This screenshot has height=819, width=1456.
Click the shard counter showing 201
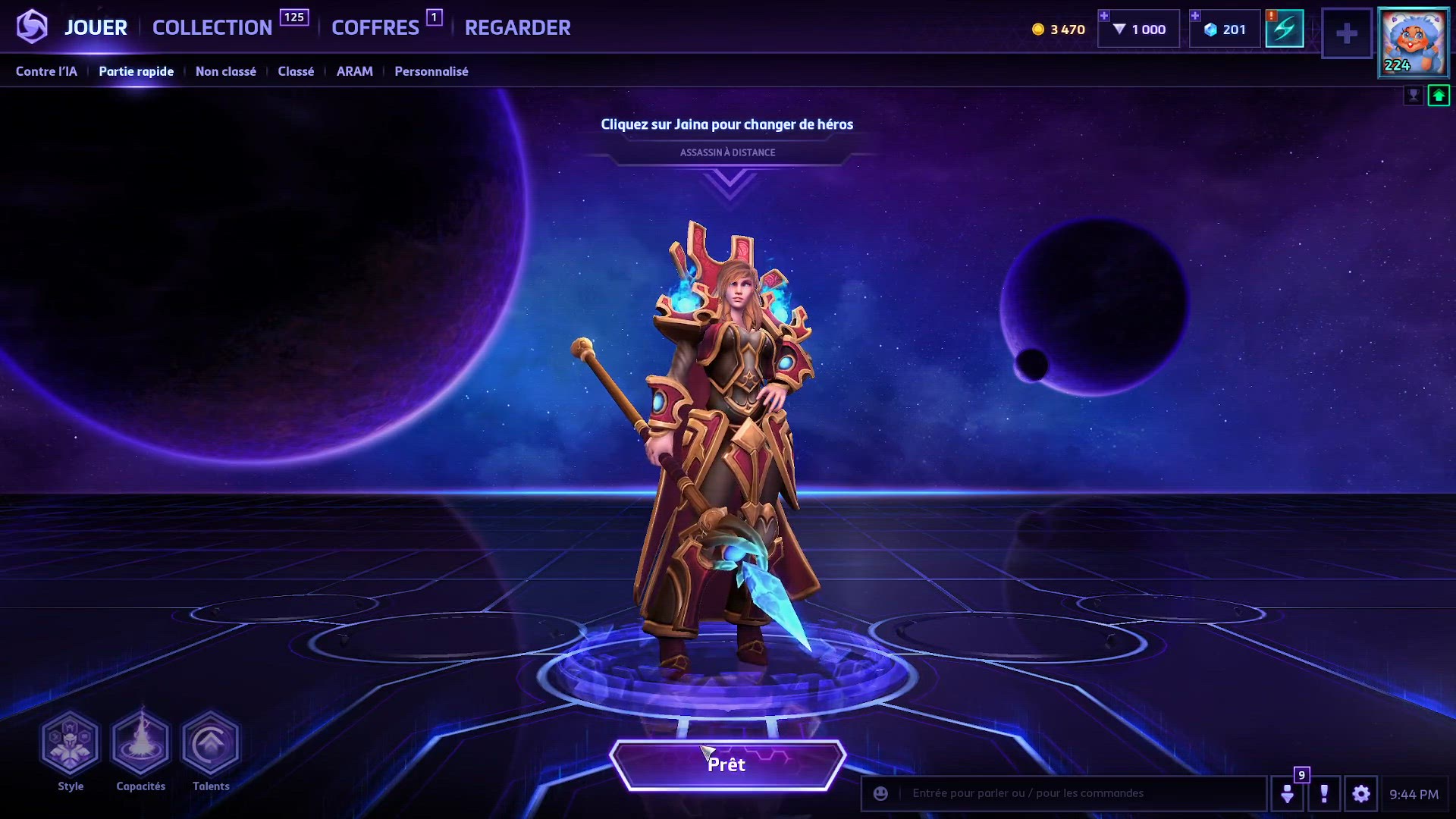(1223, 29)
